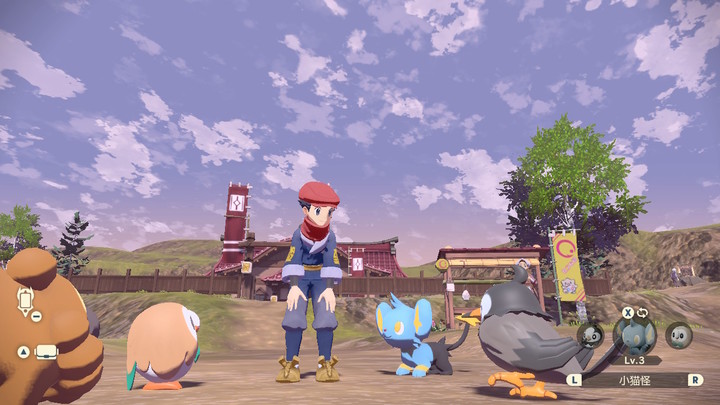Open the satchel bag icon
The image size is (720, 405).
coord(46,351)
